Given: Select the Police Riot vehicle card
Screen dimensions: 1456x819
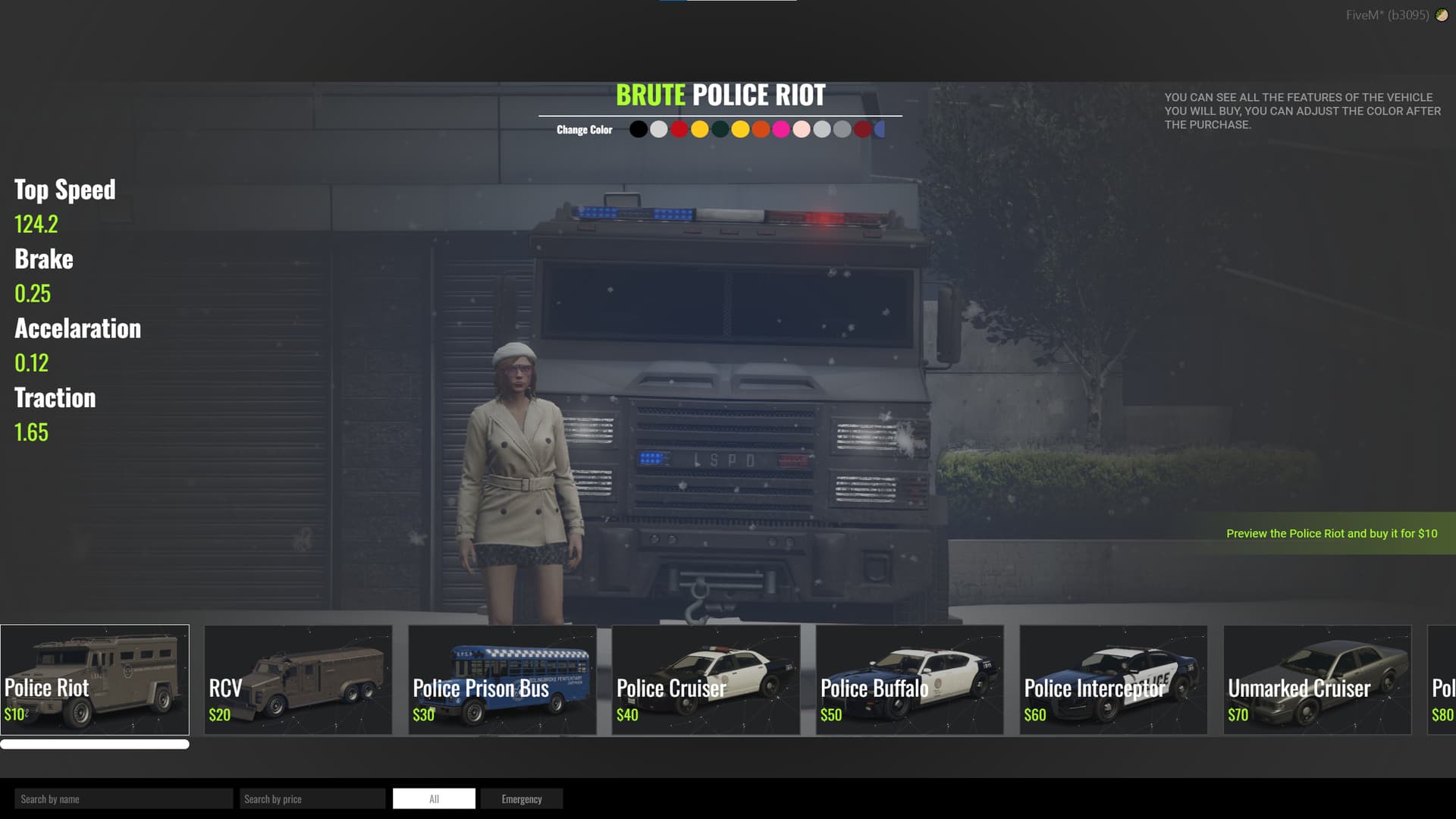Looking at the screenshot, I should pos(95,679).
